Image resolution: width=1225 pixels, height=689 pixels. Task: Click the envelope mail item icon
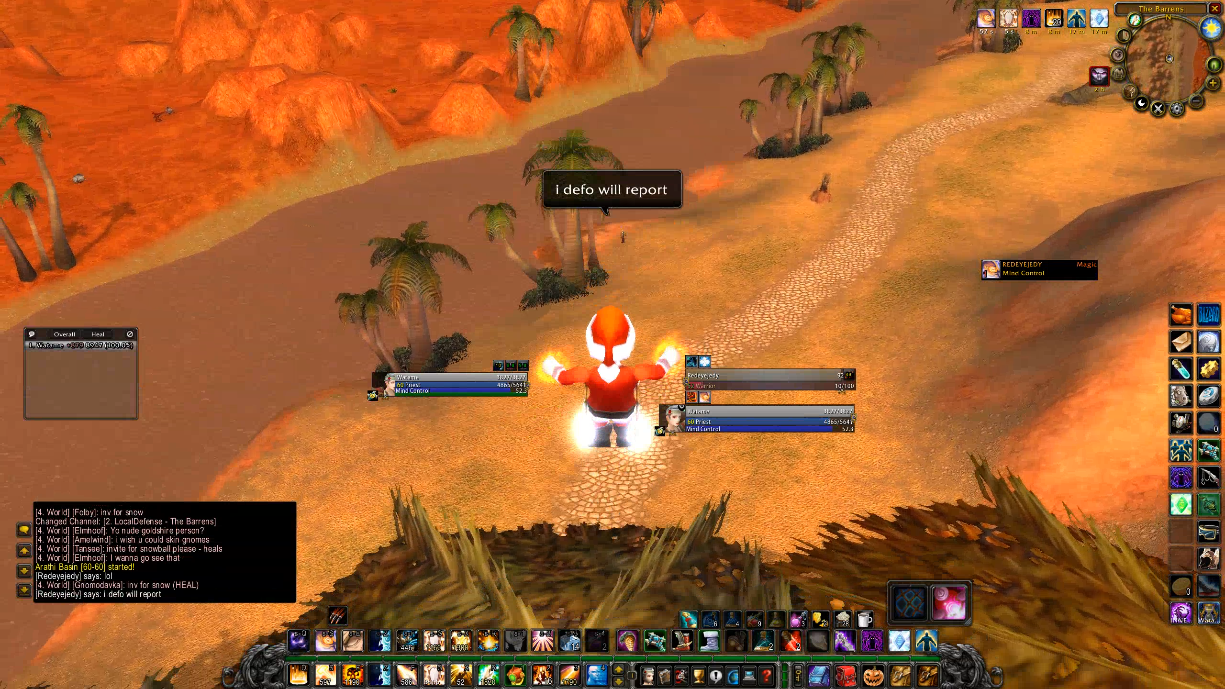click(x=1181, y=342)
